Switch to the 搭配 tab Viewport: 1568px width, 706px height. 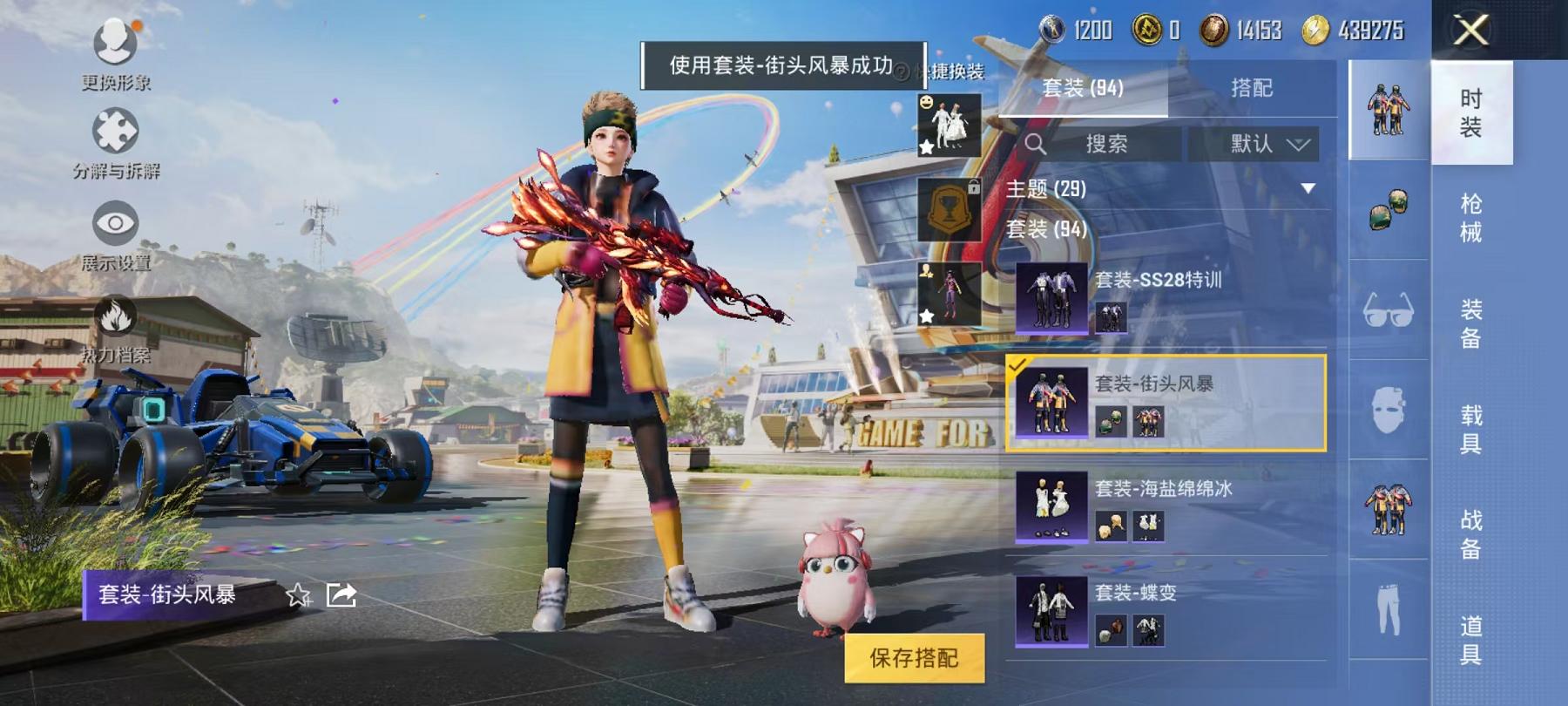[x=1253, y=86]
